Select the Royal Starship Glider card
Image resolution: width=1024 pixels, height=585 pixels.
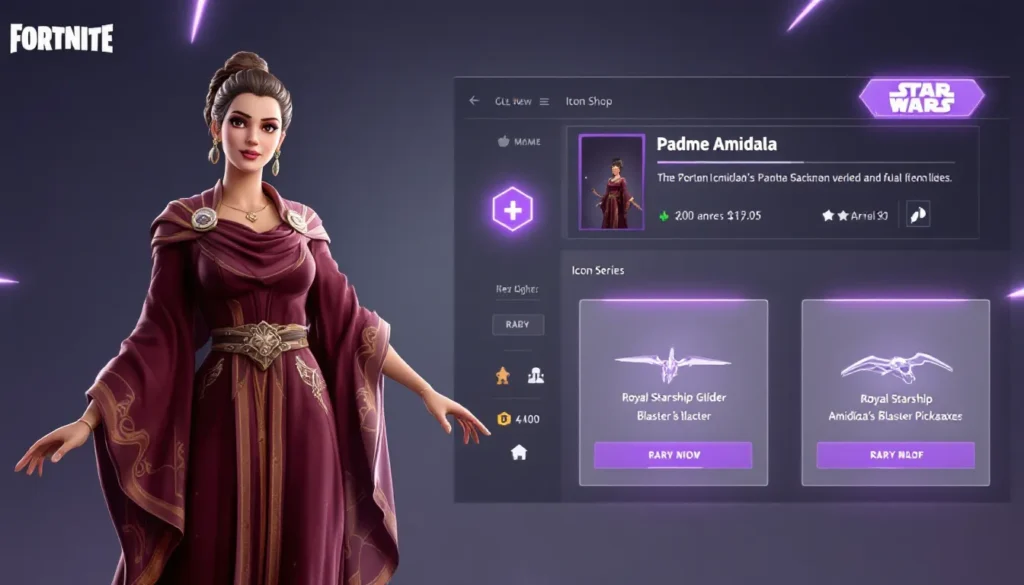click(x=673, y=380)
